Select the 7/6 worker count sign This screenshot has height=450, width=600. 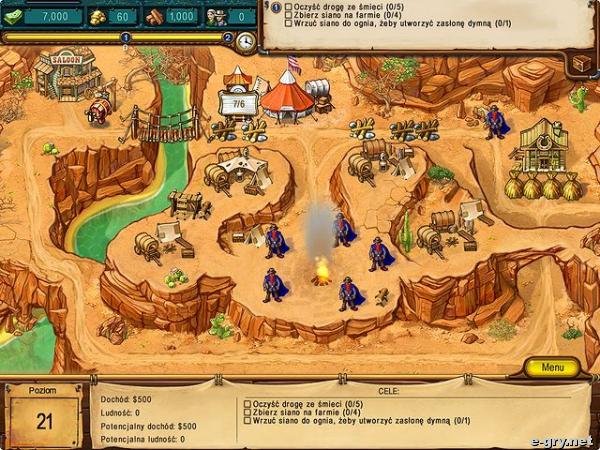click(x=237, y=102)
